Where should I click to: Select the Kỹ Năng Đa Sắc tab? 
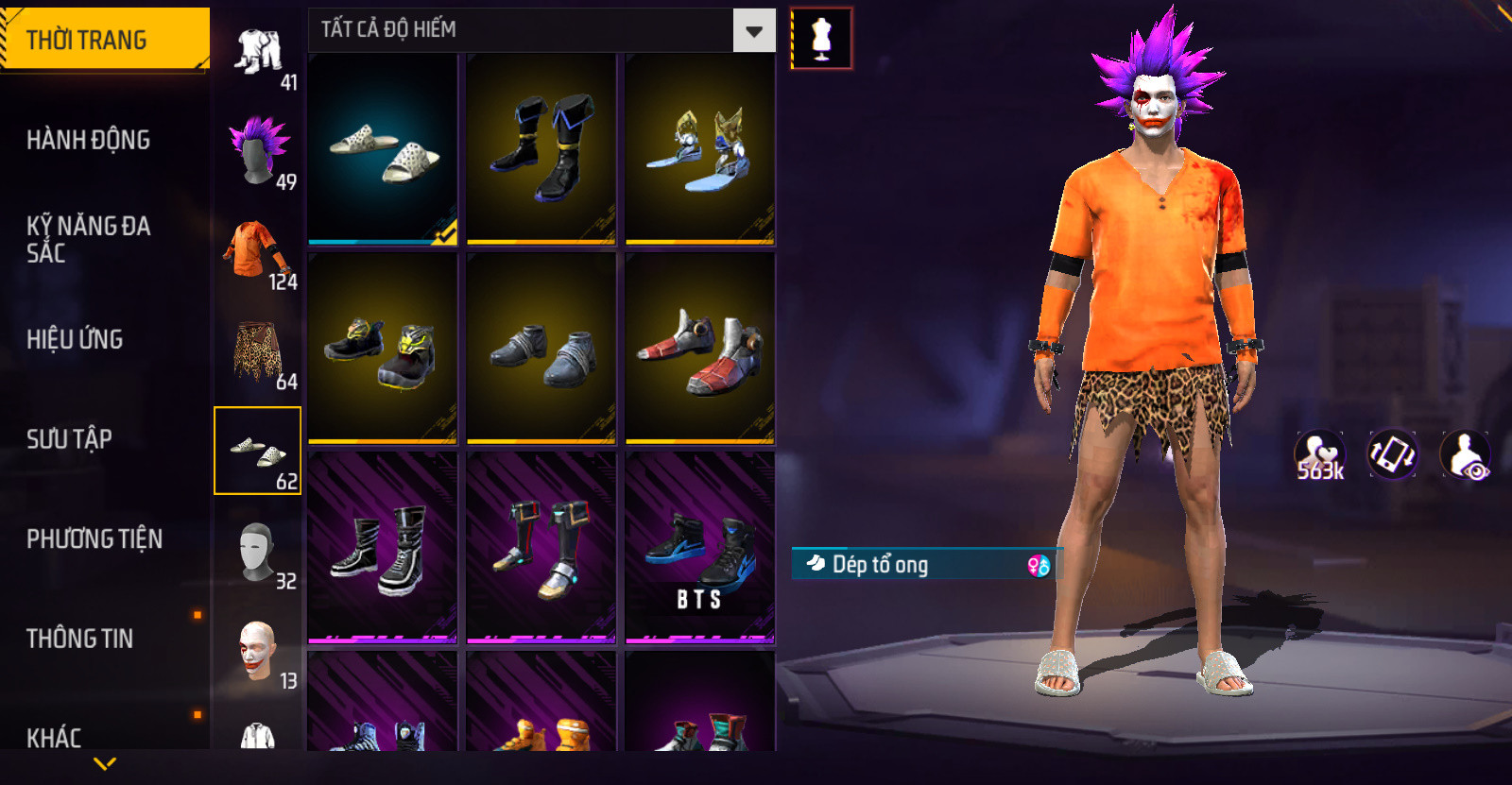88,239
